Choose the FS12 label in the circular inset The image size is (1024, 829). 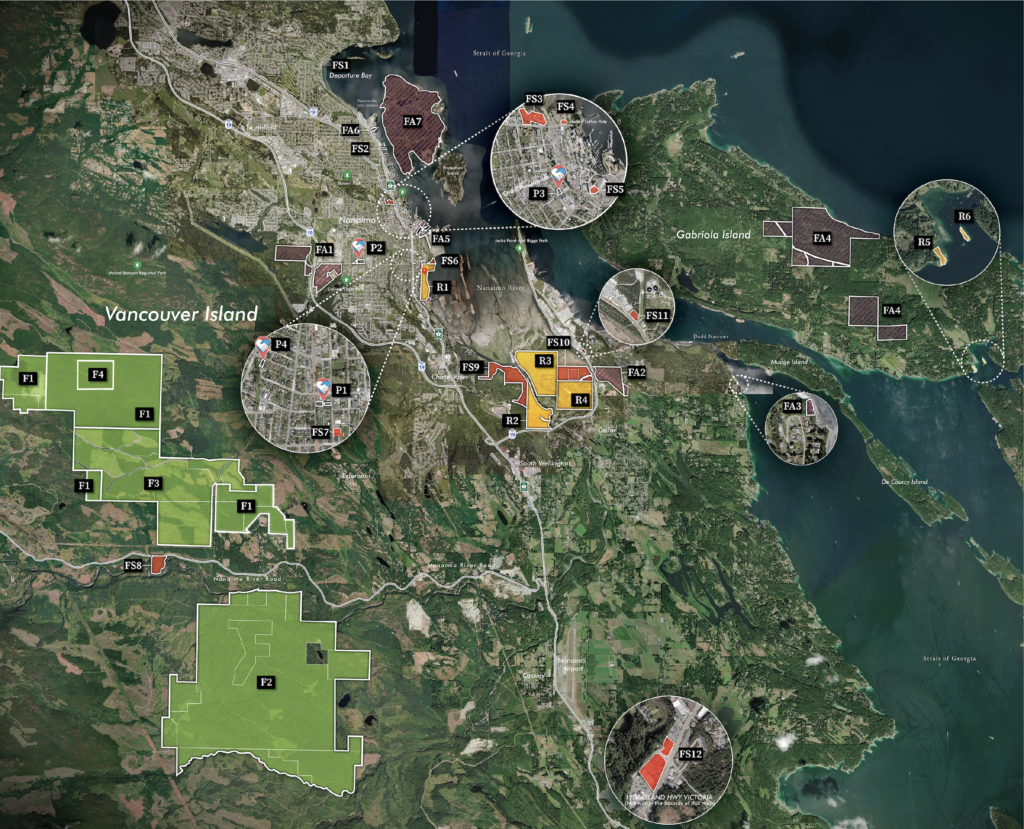pyautogui.click(x=690, y=753)
